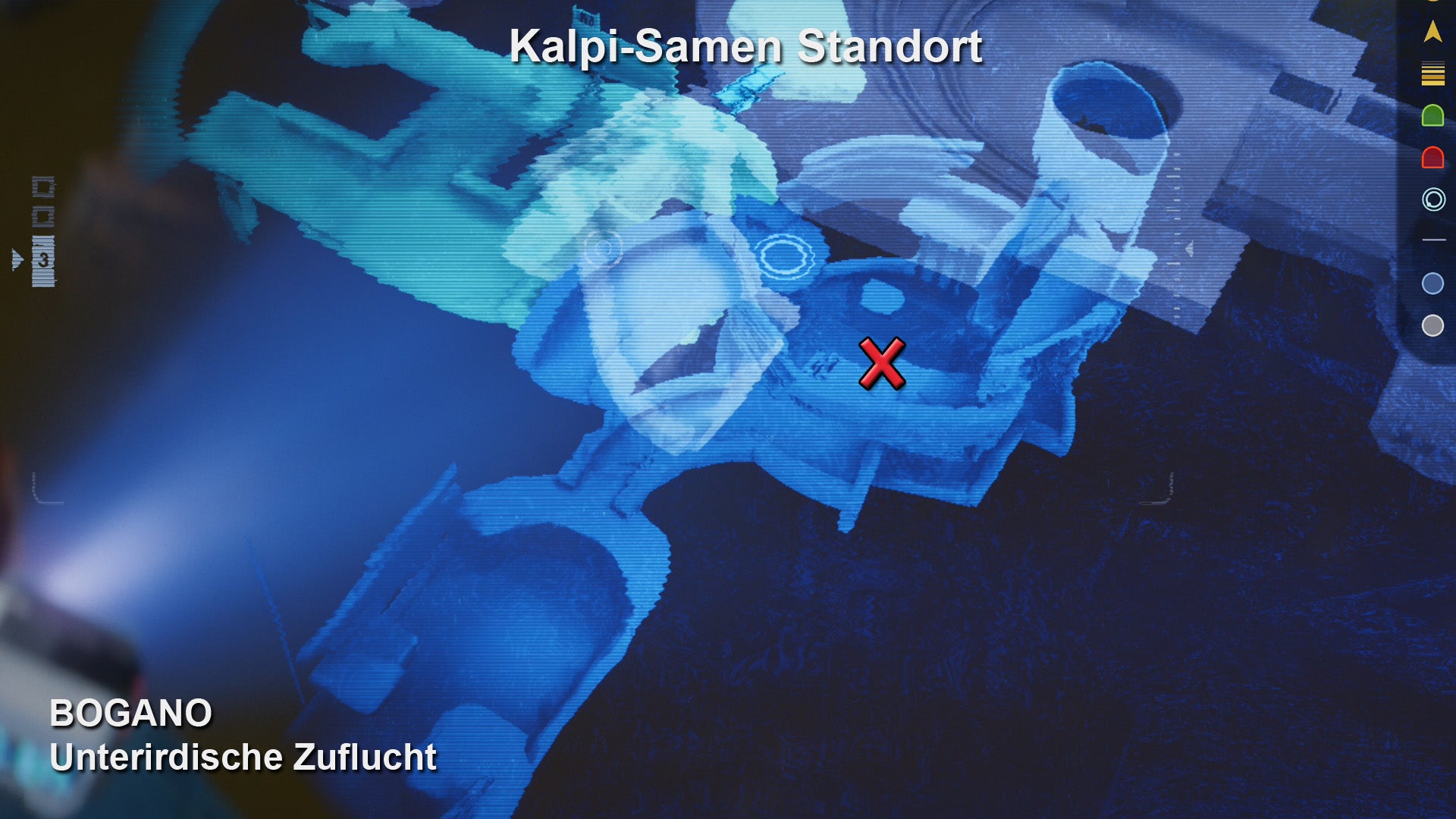Click the red locked door icon in the legend
Image resolution: width=1456 pixels, height=819 pixels.
pos(1434,158)
